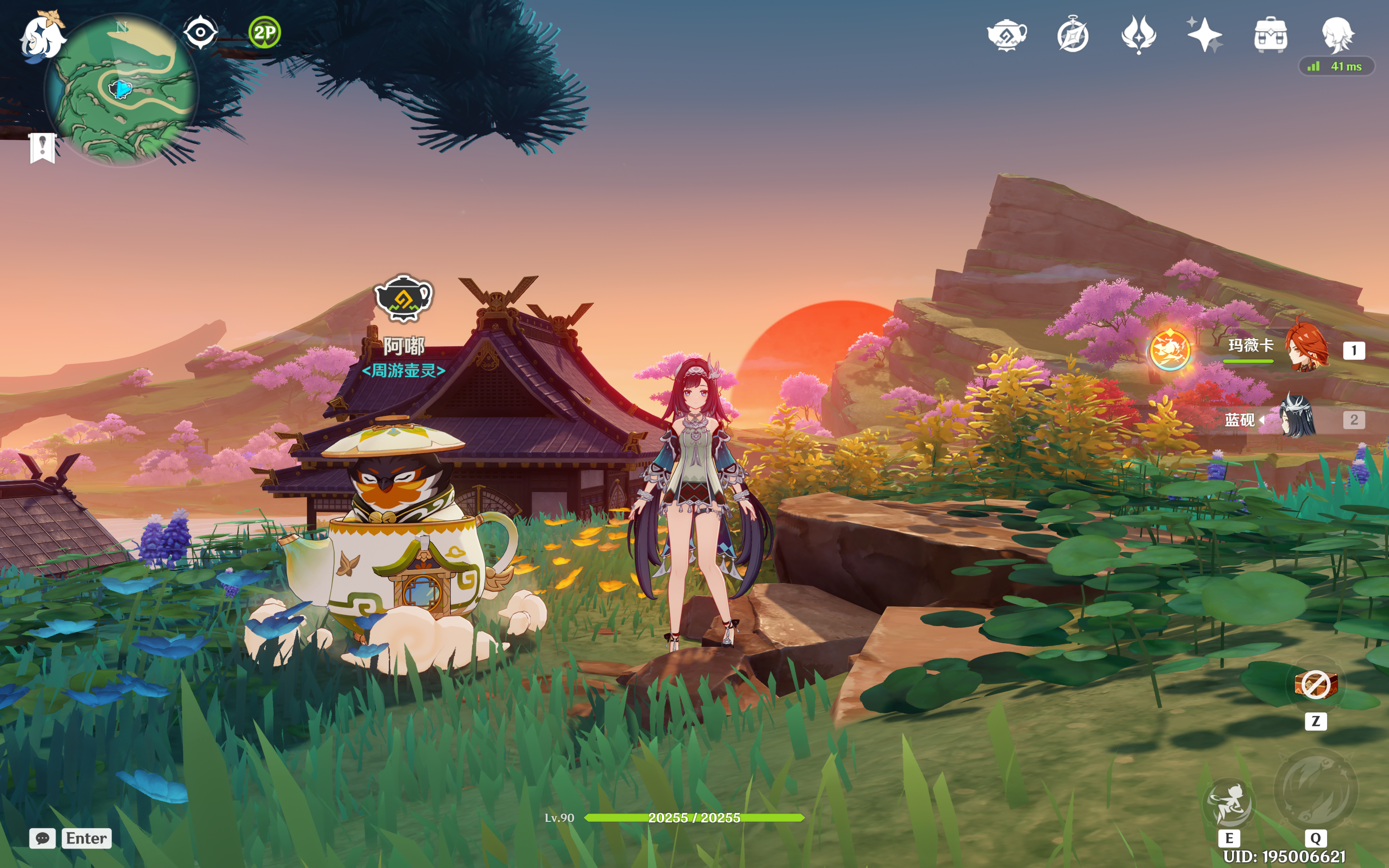Image resolution: width=1389 pixels, height=868 pixels.
Task: Switch to party member 玛薇卡
Action: 1305,349
